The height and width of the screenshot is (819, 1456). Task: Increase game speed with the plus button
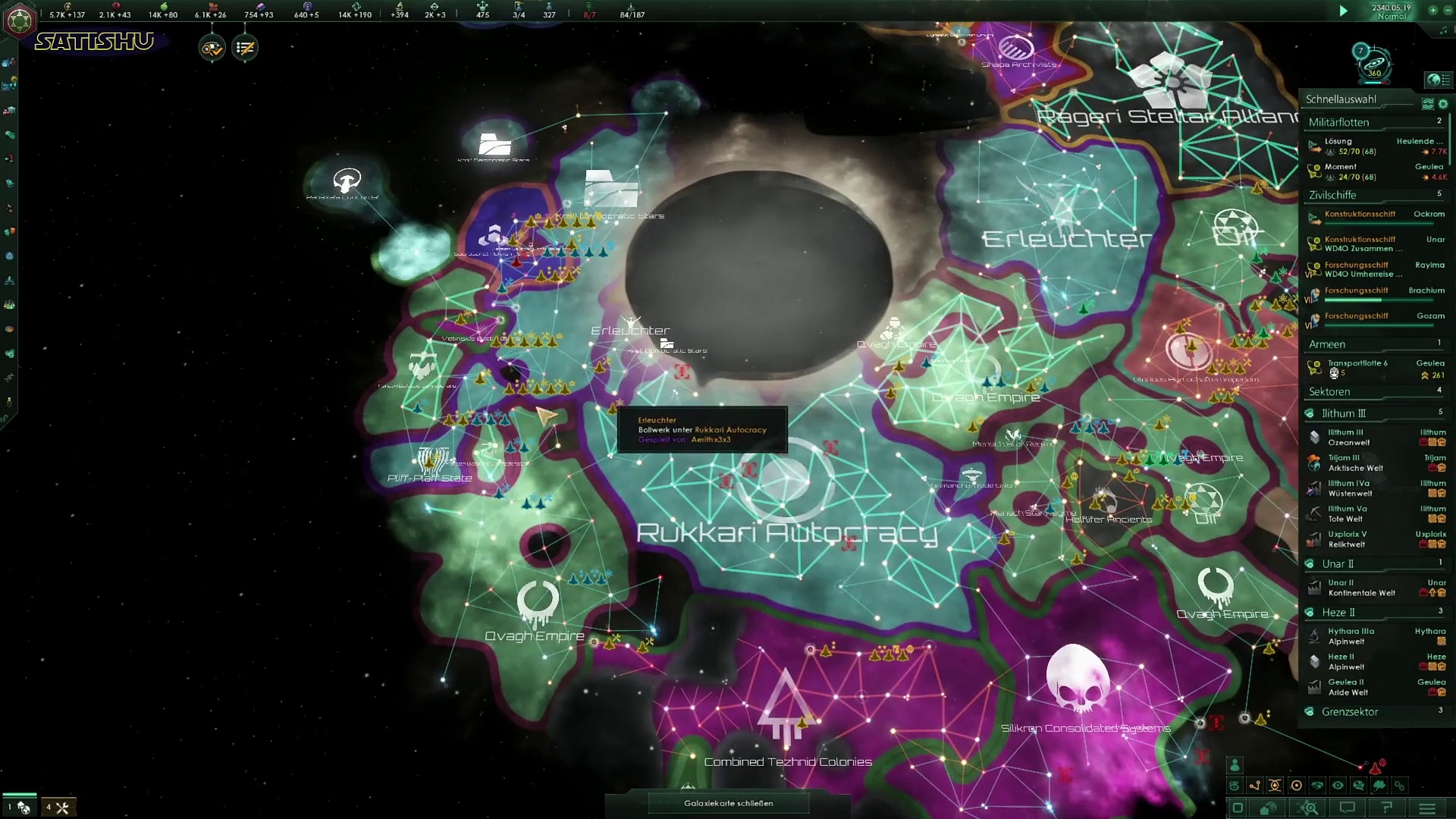1432,11
